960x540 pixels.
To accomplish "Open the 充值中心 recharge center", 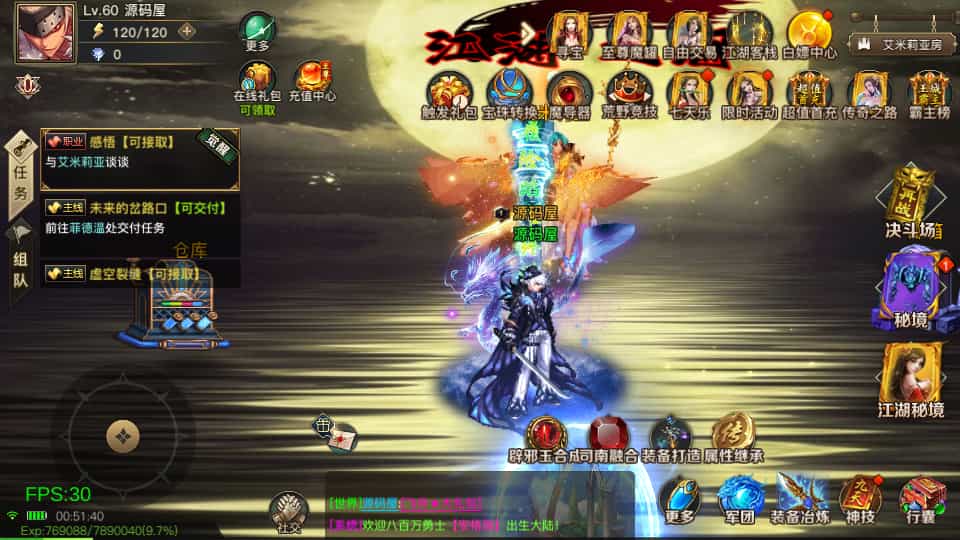I will pos(312,79).
